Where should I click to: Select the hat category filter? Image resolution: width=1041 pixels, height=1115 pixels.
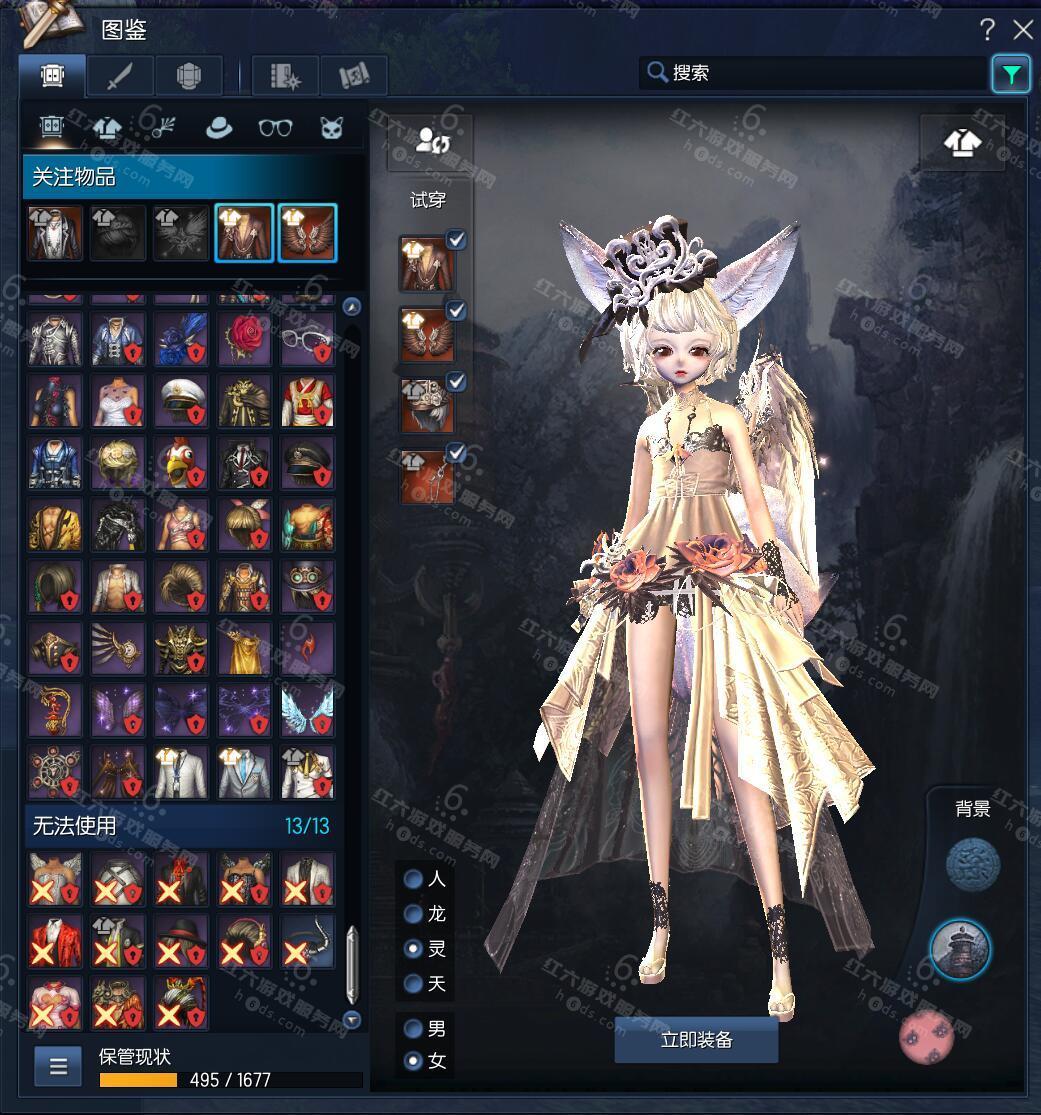pos(219,127)
